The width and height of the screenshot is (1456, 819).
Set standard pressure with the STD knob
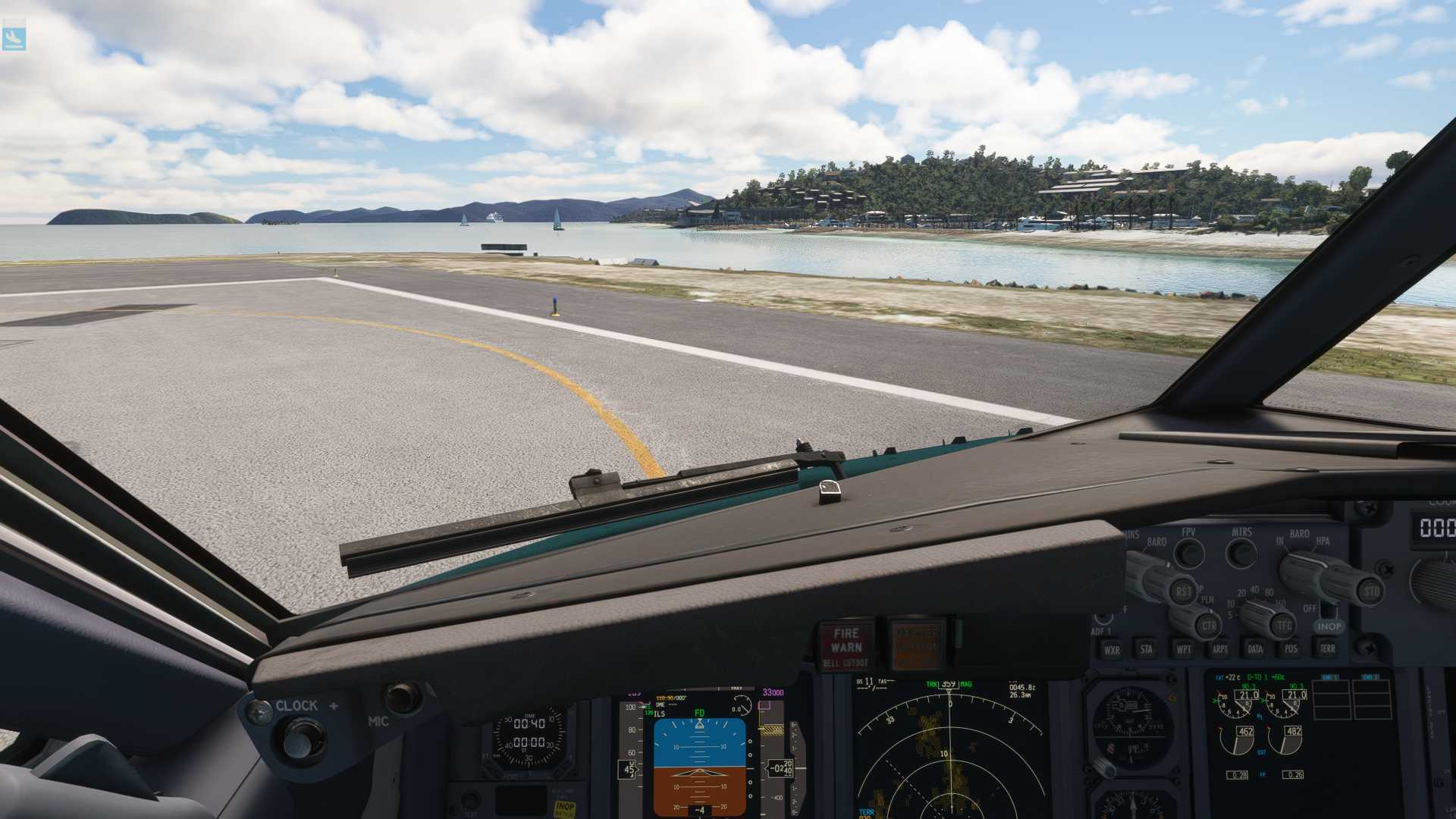(1371, 591)
